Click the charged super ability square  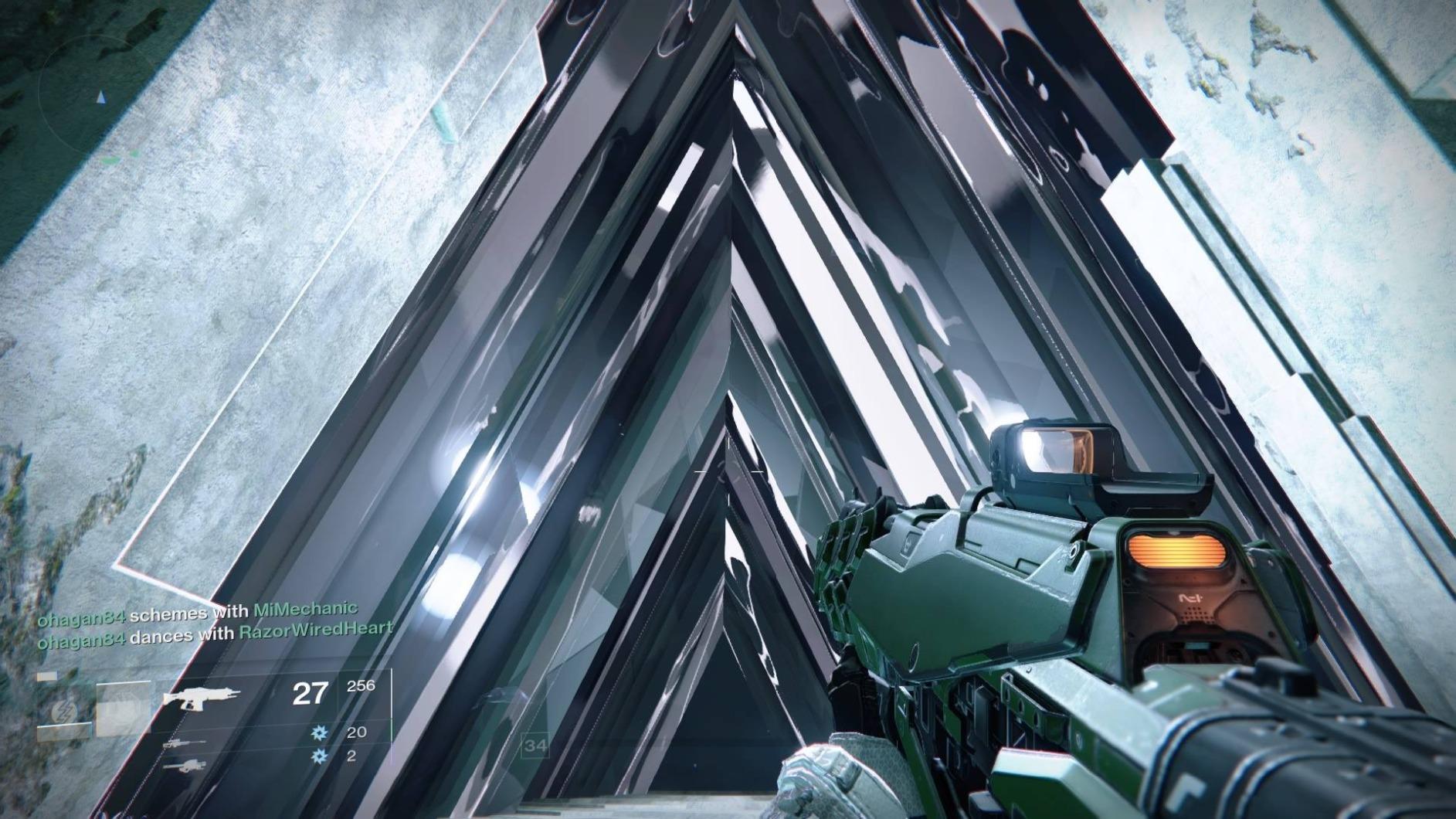tap(123, 709)
